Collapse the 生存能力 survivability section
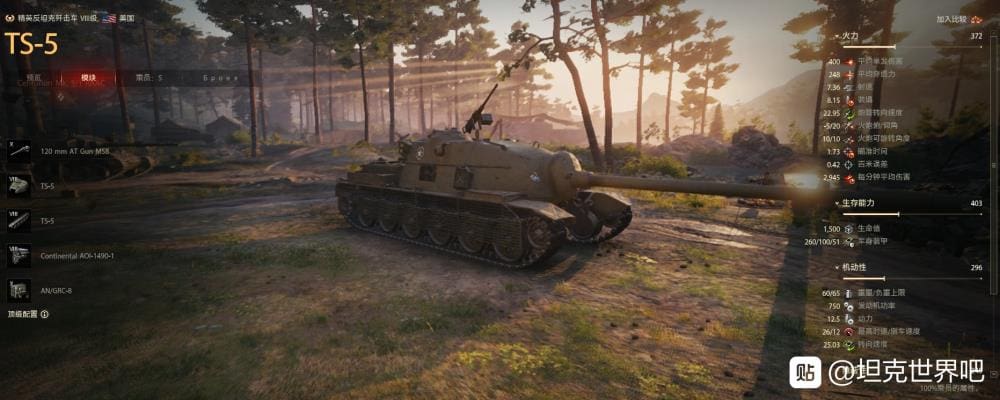The image size is (1000, 400). [838, 202]
